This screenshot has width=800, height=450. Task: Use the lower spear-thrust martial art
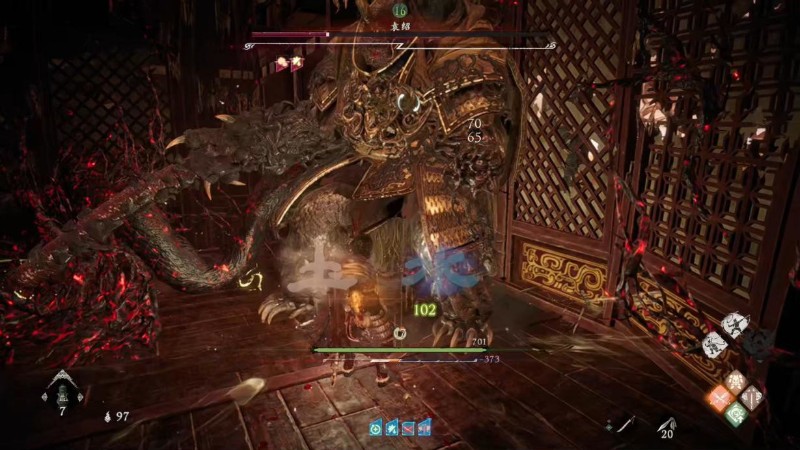(x=715, y=345)
